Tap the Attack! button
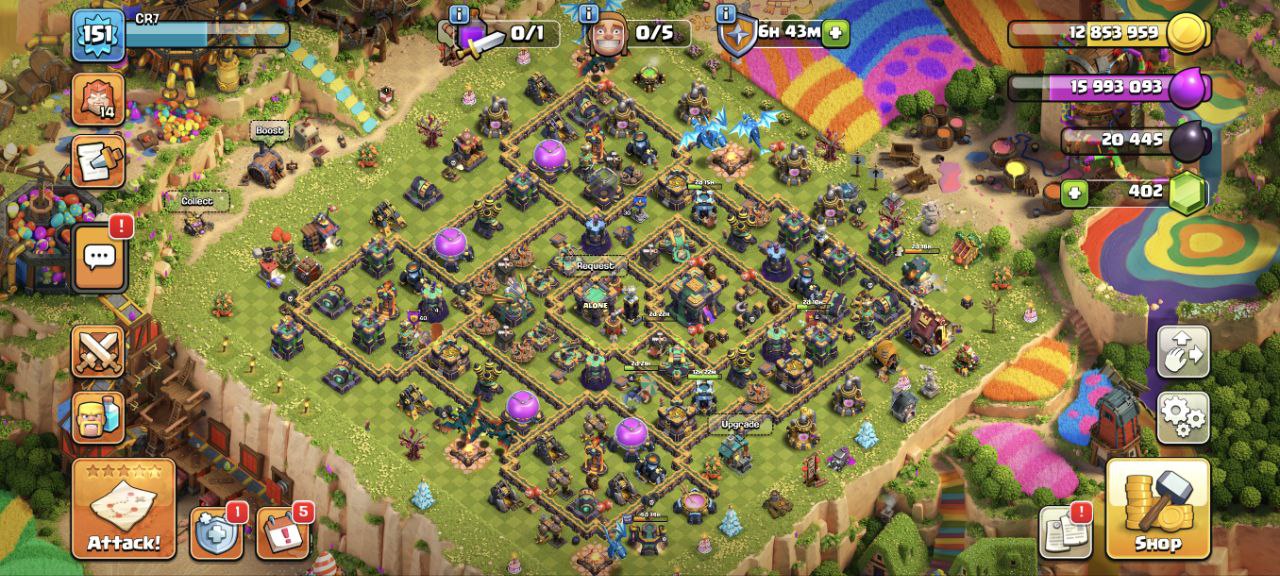Screen dimensions: 1280x576 tap(123, 509)
